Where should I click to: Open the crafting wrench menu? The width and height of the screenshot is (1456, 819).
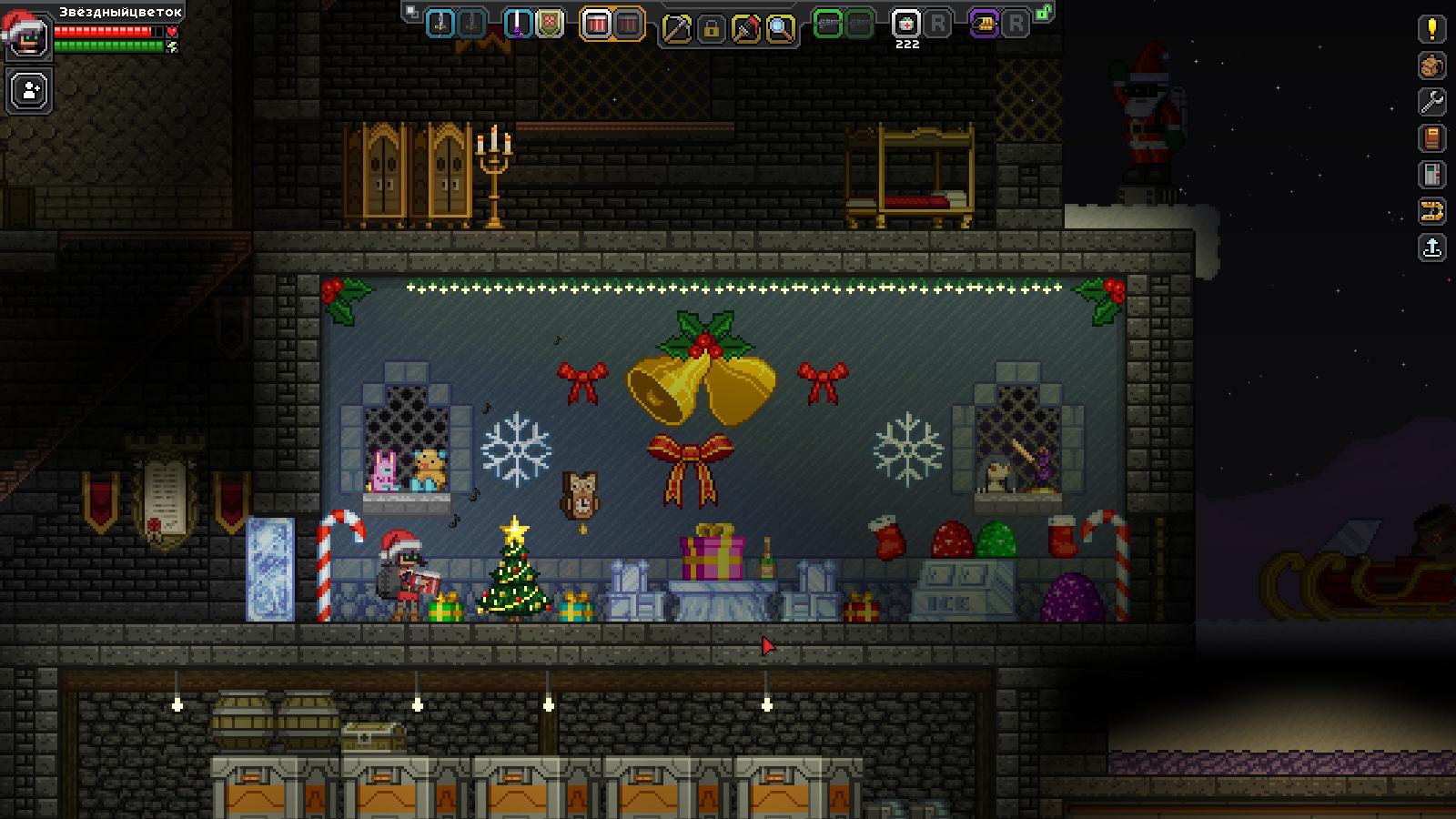[x=1431, y=102]
